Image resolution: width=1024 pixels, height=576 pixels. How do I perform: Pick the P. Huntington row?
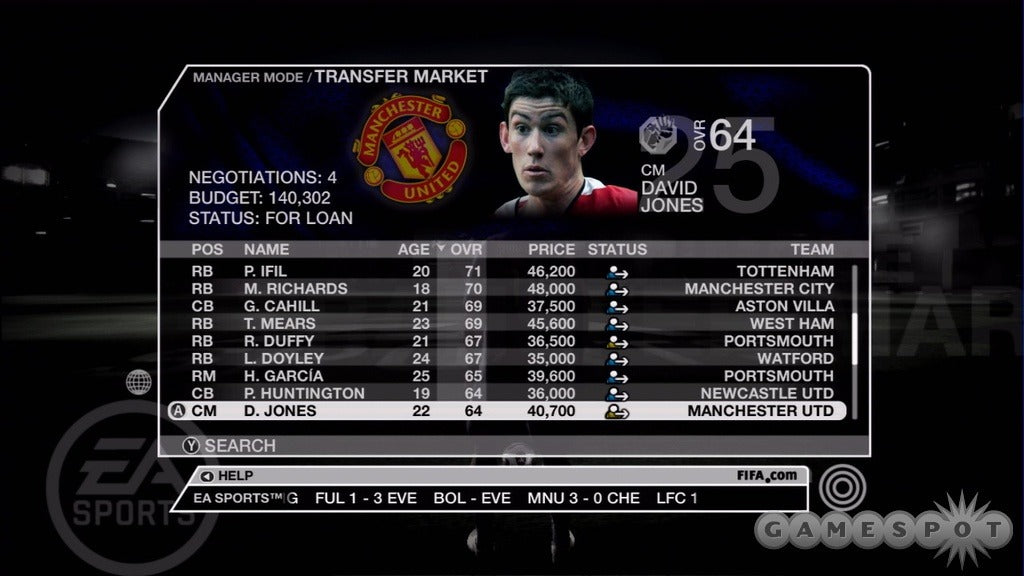512,393
